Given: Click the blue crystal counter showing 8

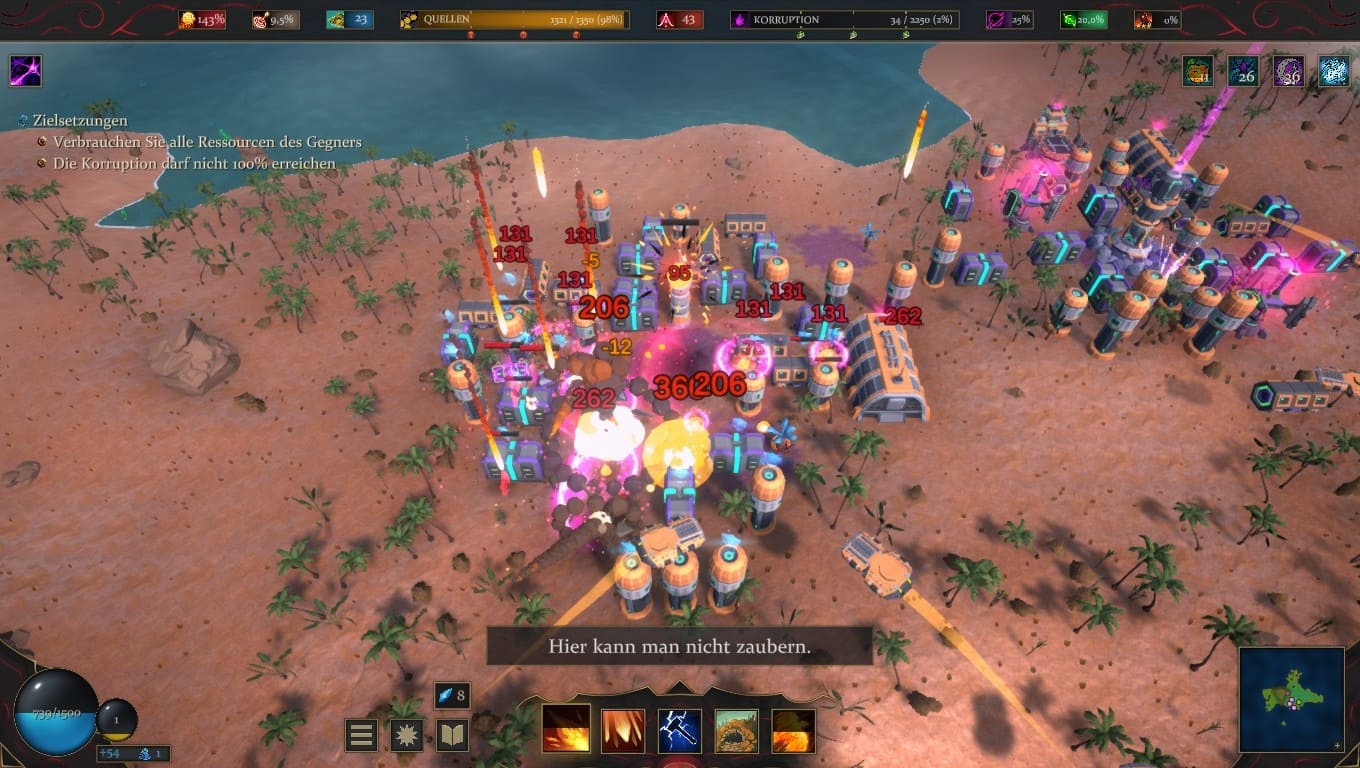Looking at the screenshot, I should (452, 695).
